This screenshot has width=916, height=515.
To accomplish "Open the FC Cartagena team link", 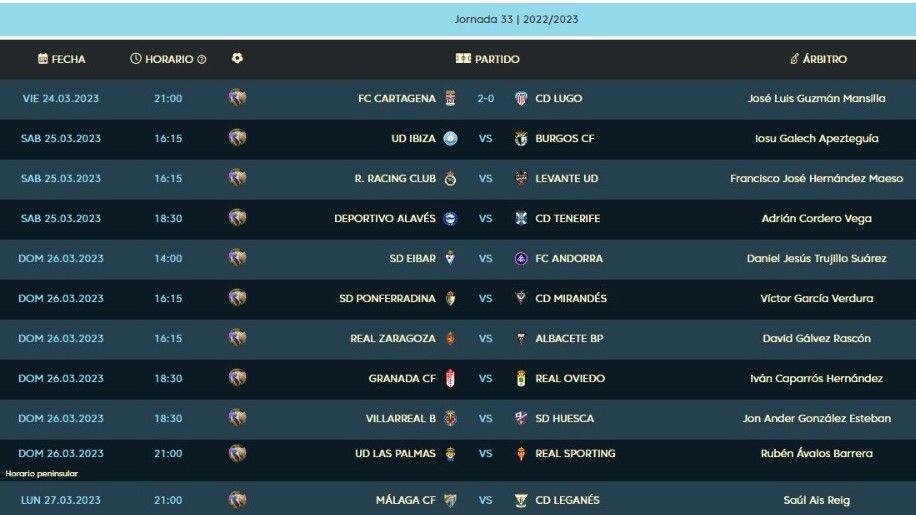I will [397, 98].
